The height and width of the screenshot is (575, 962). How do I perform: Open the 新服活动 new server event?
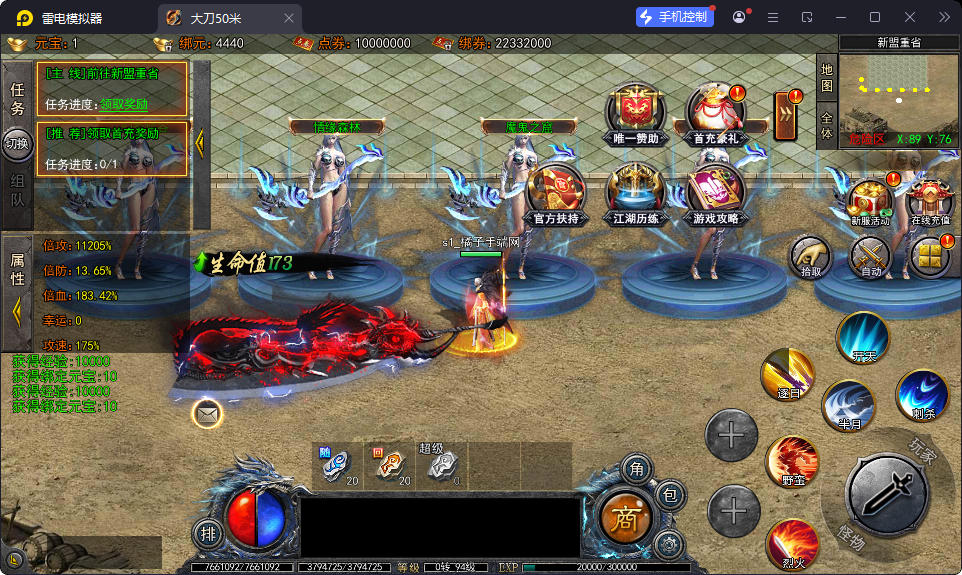pyautogui.click(x=869, y=203)
